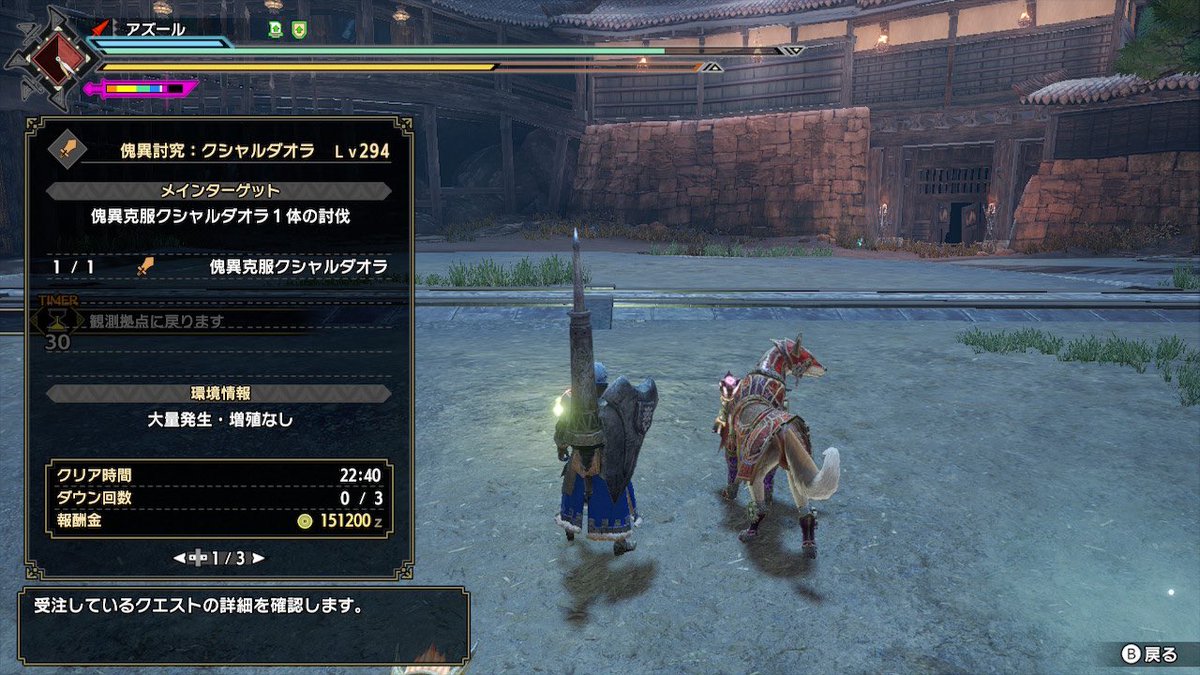1200x675 pixels.
Task: Select the 傀異克服クシャルダオラ target row
Action: click(220, 267)
